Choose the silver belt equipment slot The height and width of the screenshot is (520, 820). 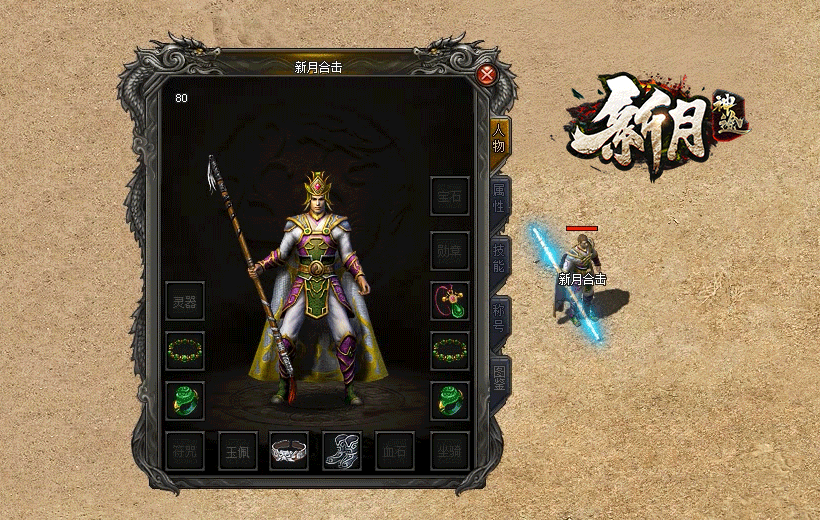tap(289, 451)
